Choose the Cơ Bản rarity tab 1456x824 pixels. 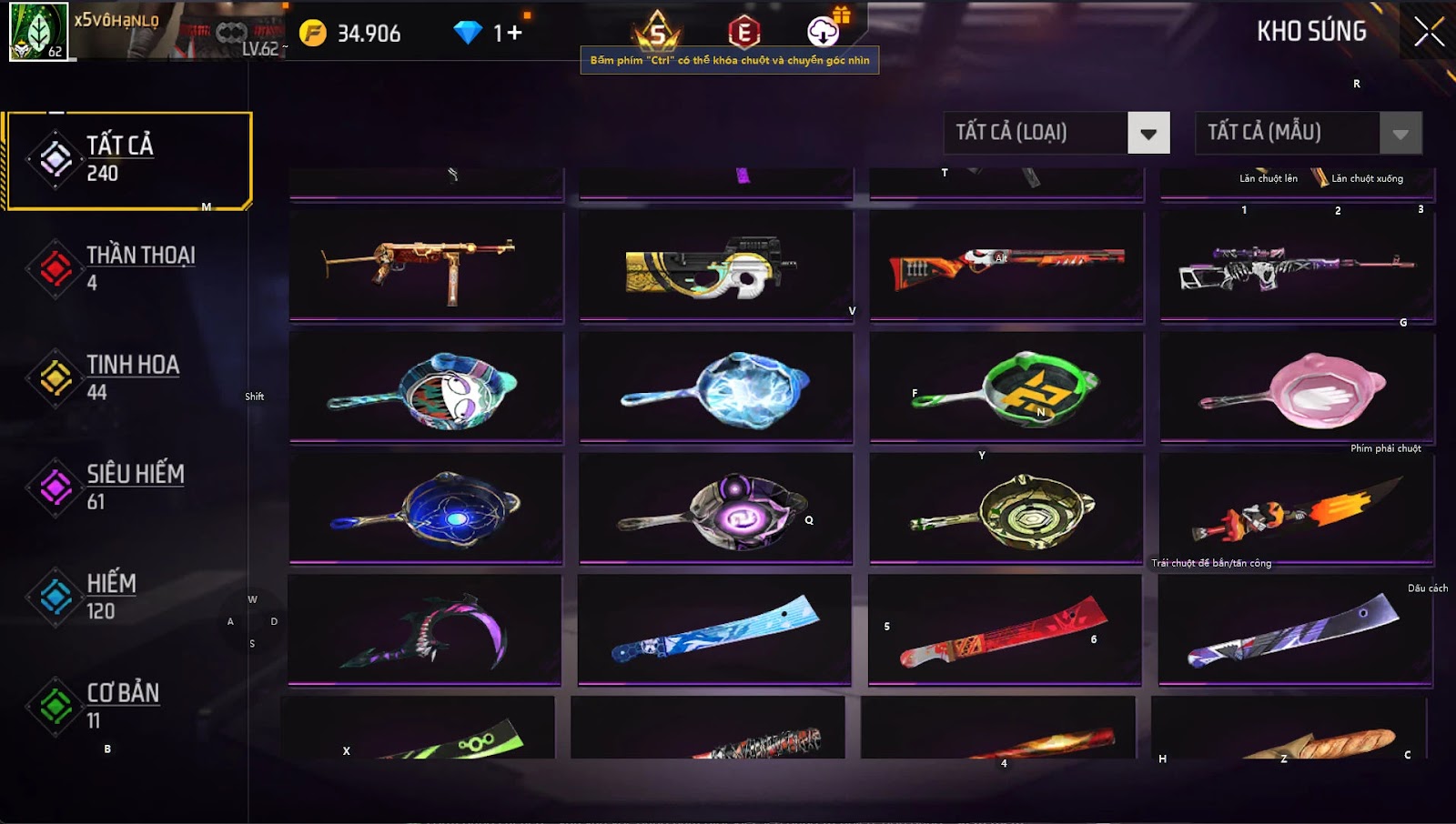(x=126, y=706)
